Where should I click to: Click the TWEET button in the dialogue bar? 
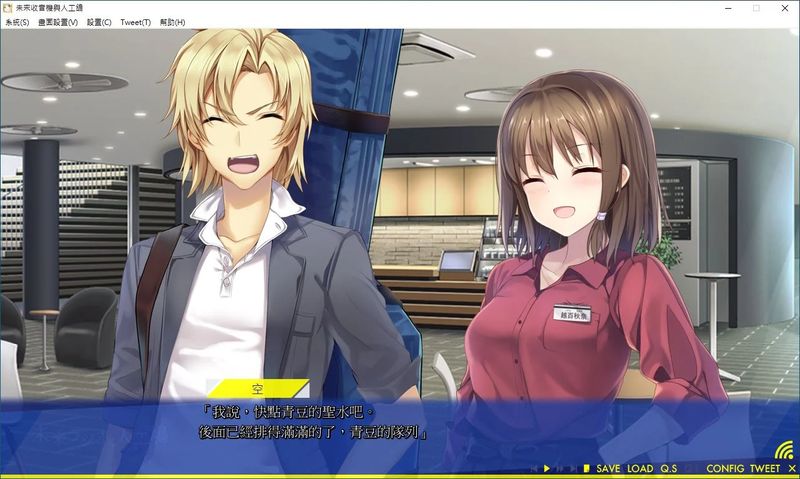[x=764, y=469]
